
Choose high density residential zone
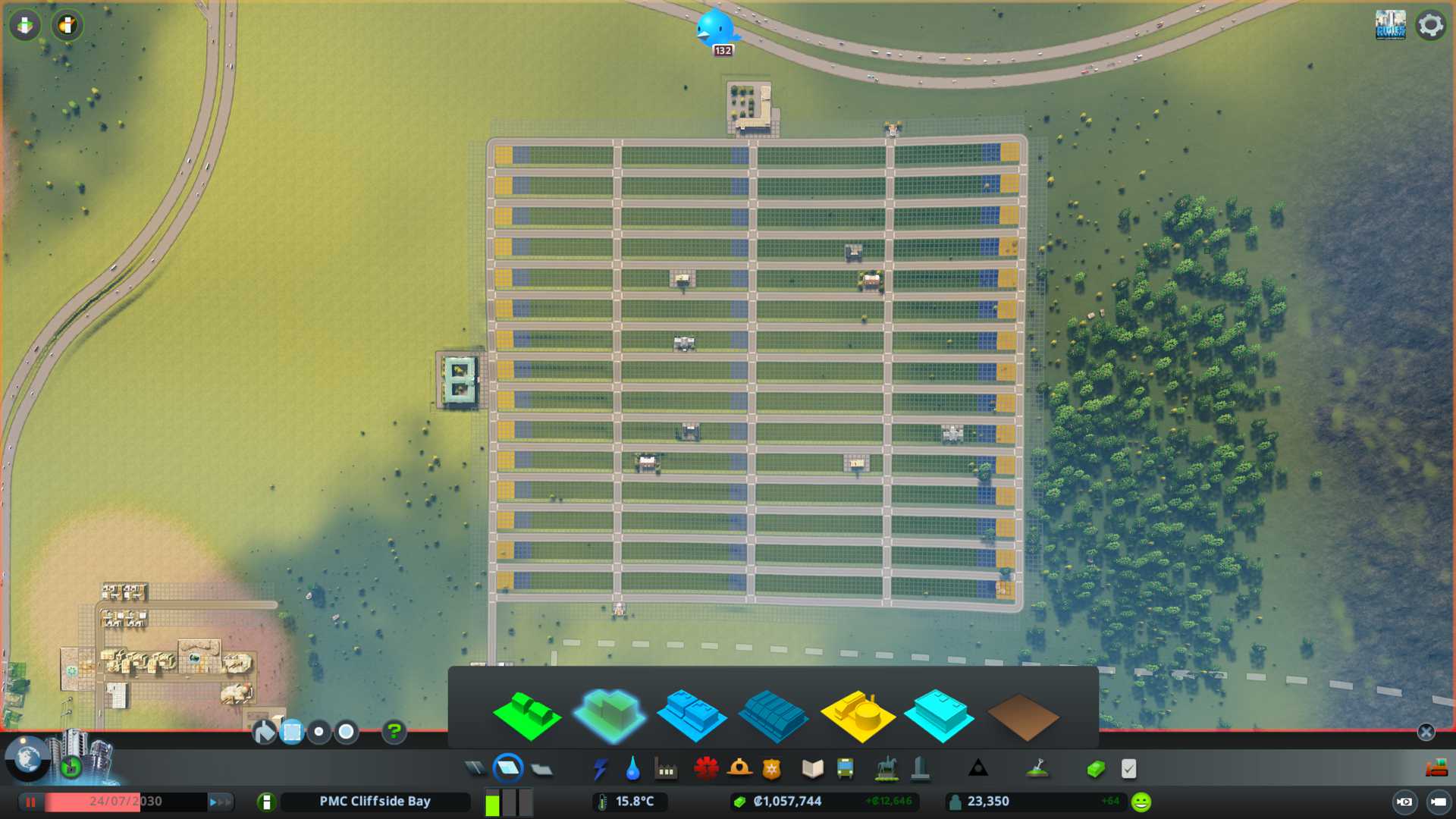610,714
